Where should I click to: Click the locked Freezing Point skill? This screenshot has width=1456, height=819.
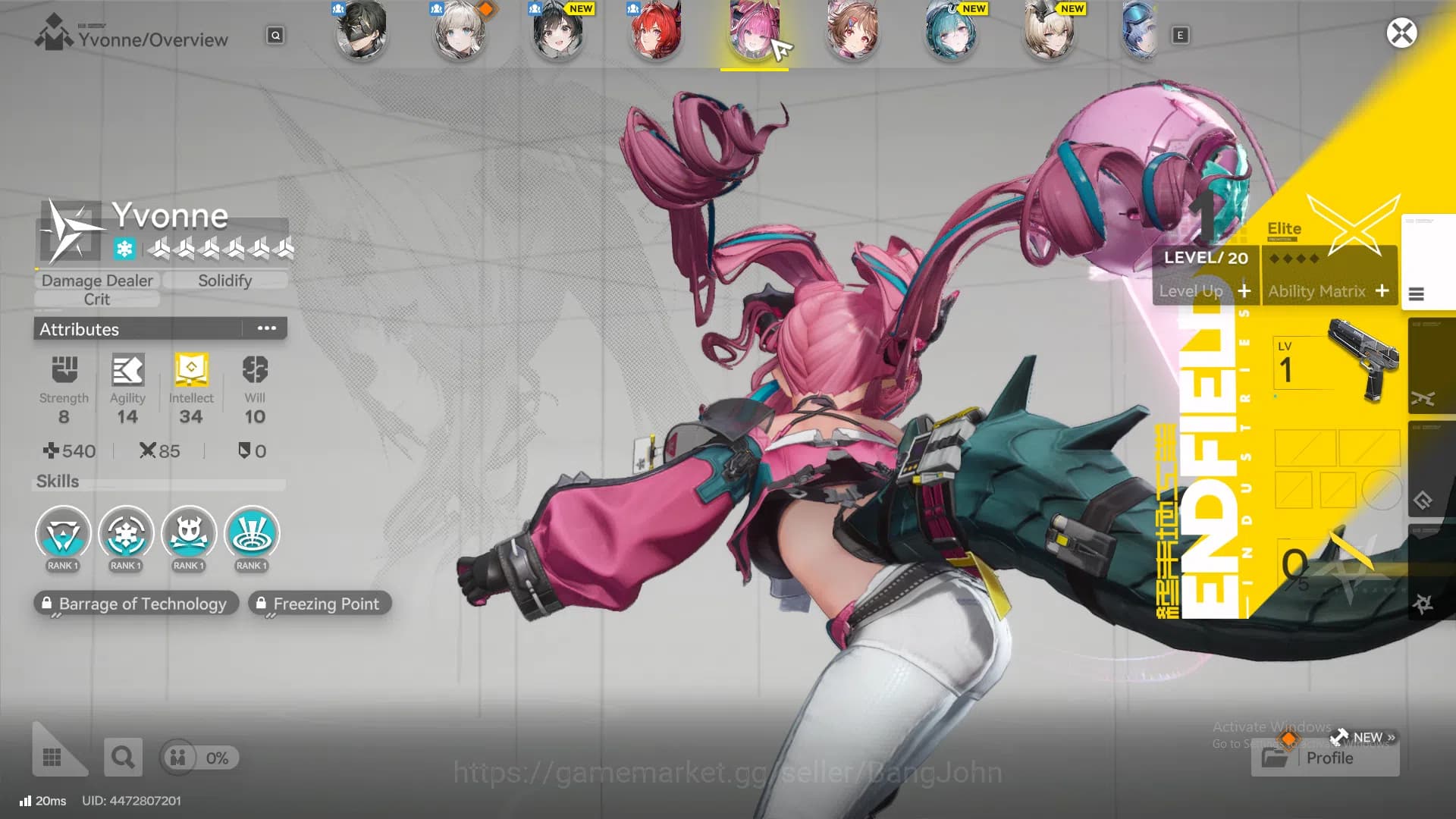(319, 604)
